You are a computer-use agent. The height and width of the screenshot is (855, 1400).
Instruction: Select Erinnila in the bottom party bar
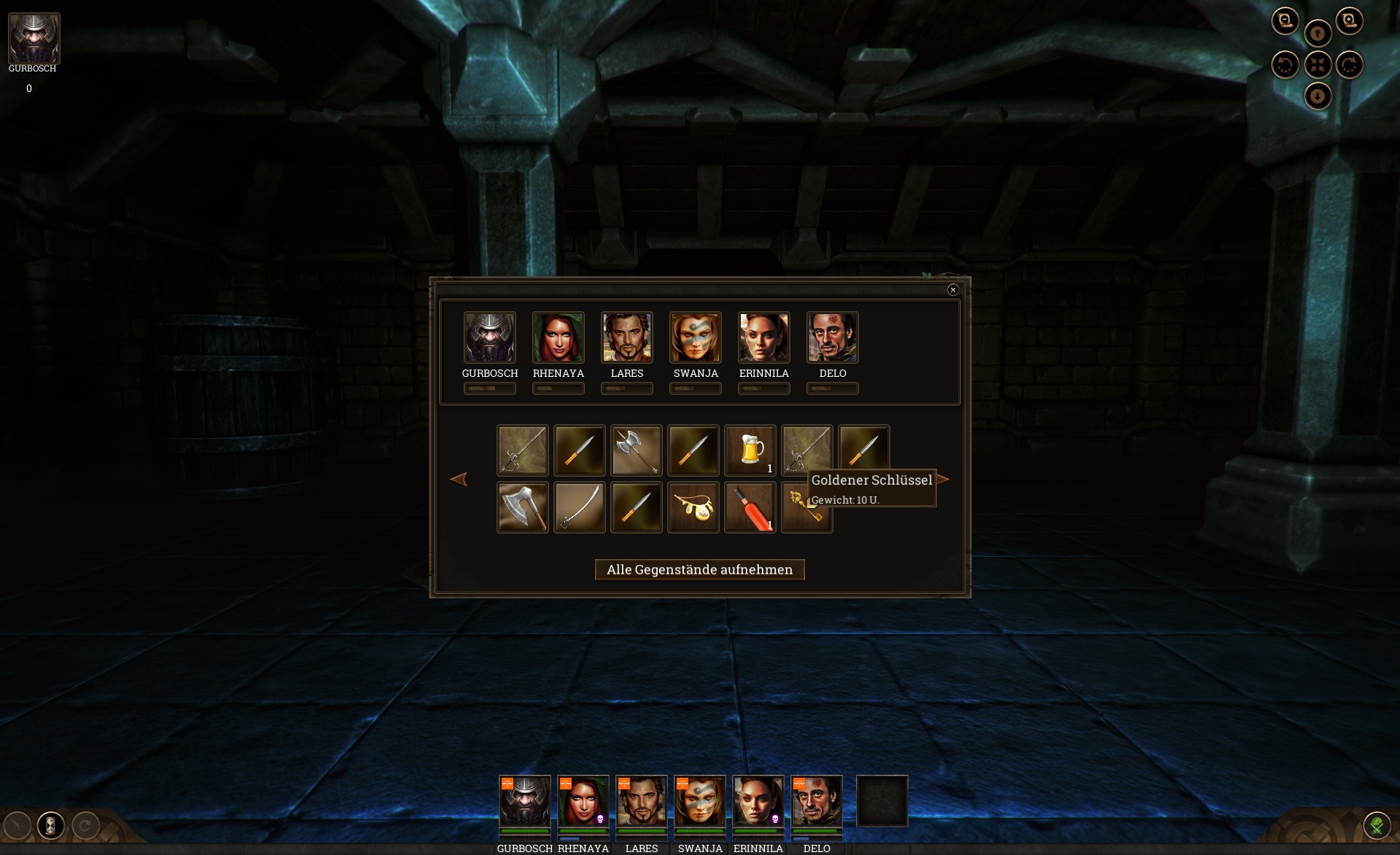758,800
